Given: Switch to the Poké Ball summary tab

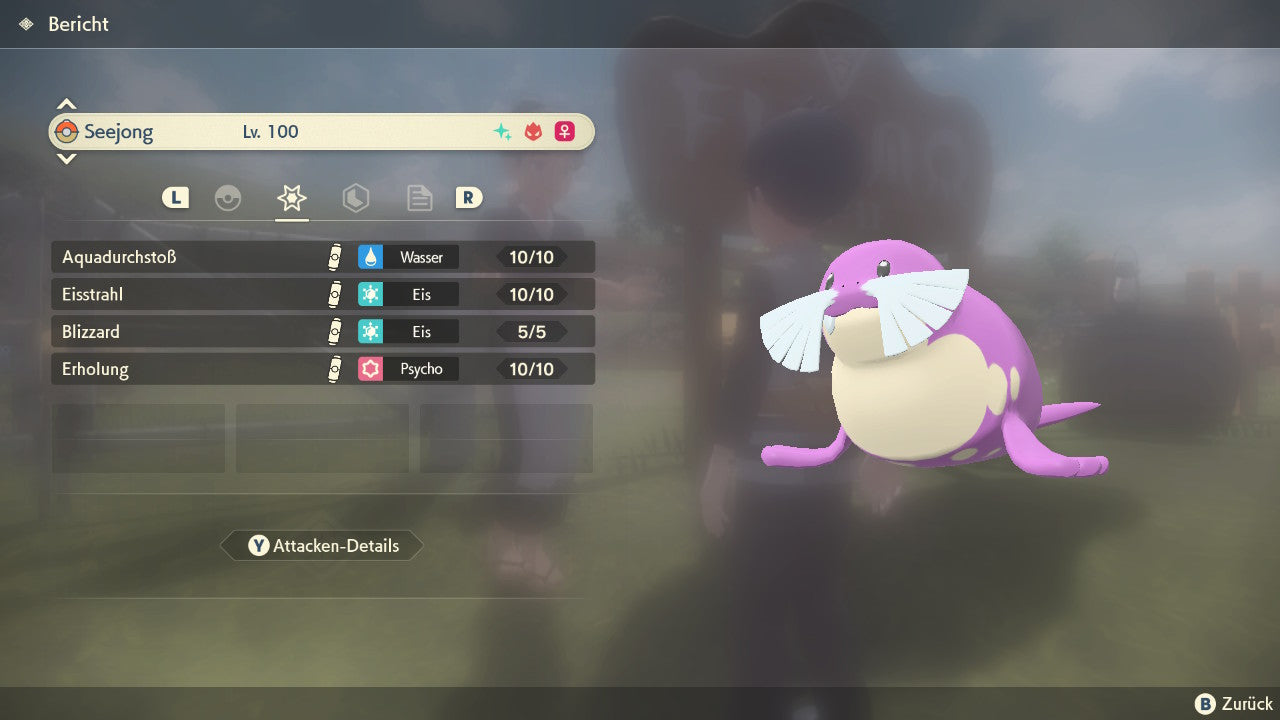Looking at the screenshot, I should point(228,198).
